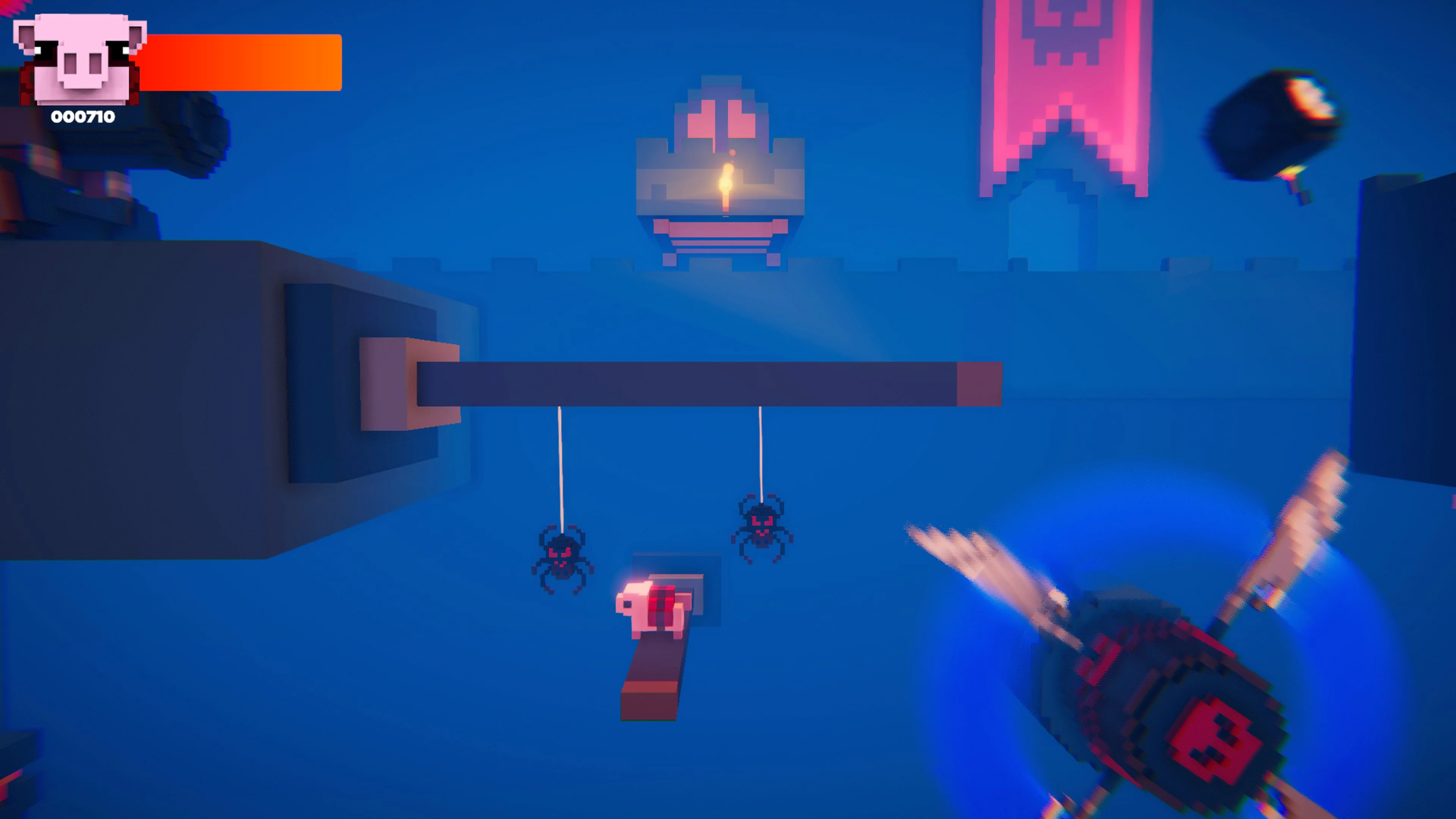Click the score counter reading 000710
The height and width of the screenshot is (819, 1456).
[x=83, y=118]
